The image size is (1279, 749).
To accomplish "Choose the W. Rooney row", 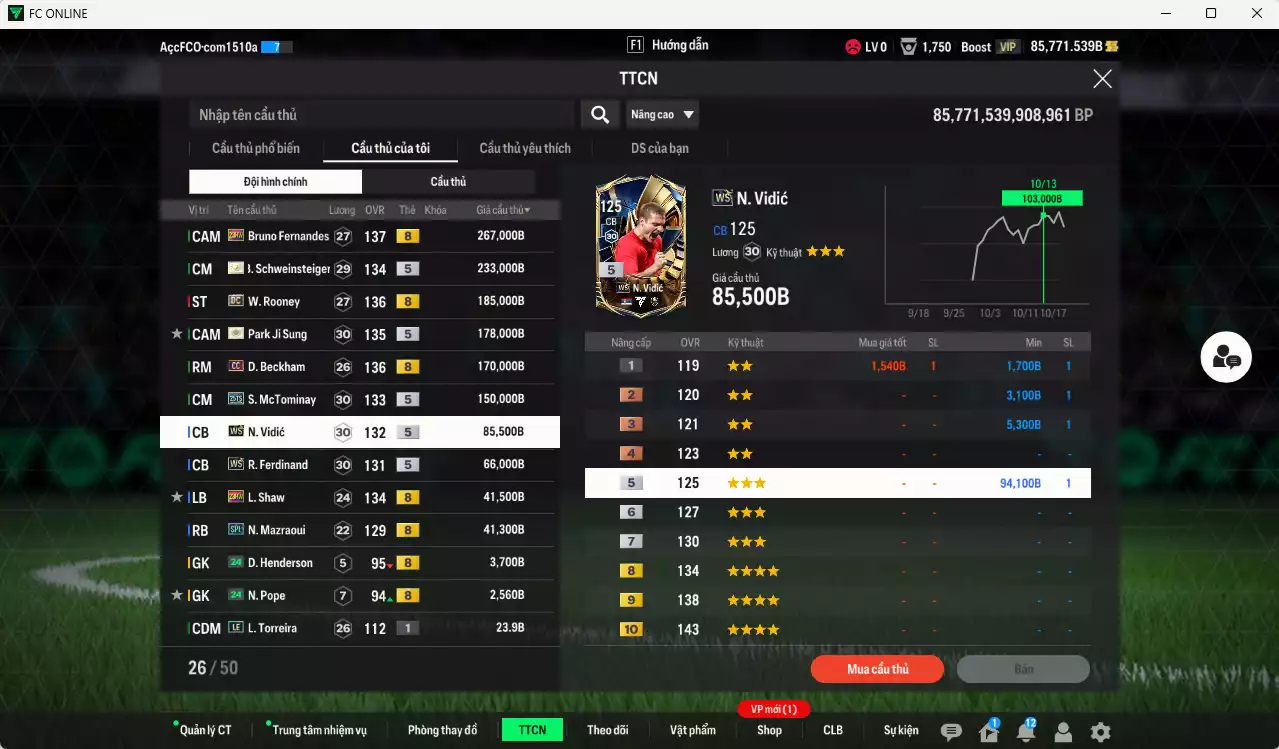I will click(360, 301).
